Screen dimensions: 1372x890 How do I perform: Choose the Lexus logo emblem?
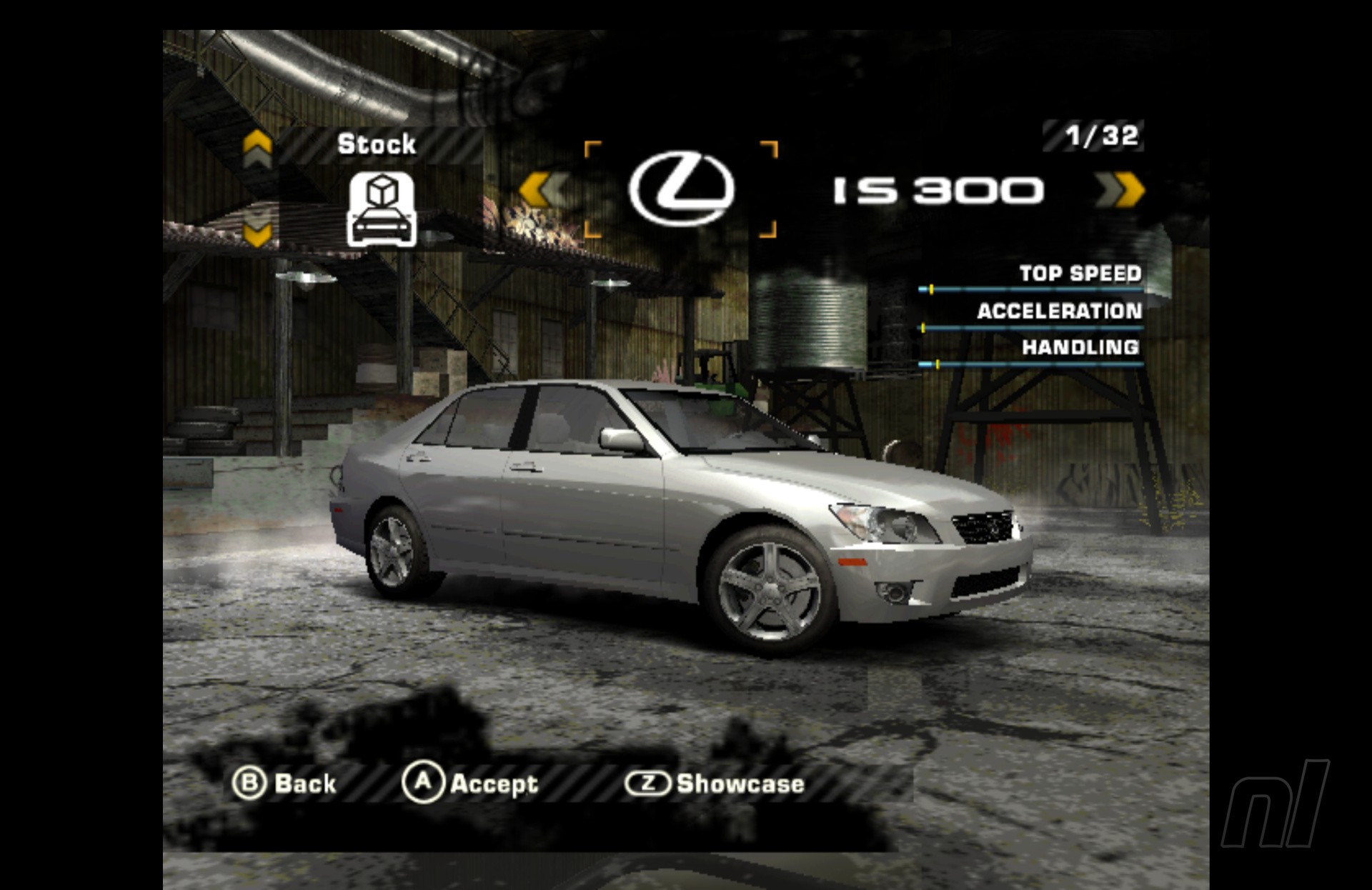[x=681, y=189]
